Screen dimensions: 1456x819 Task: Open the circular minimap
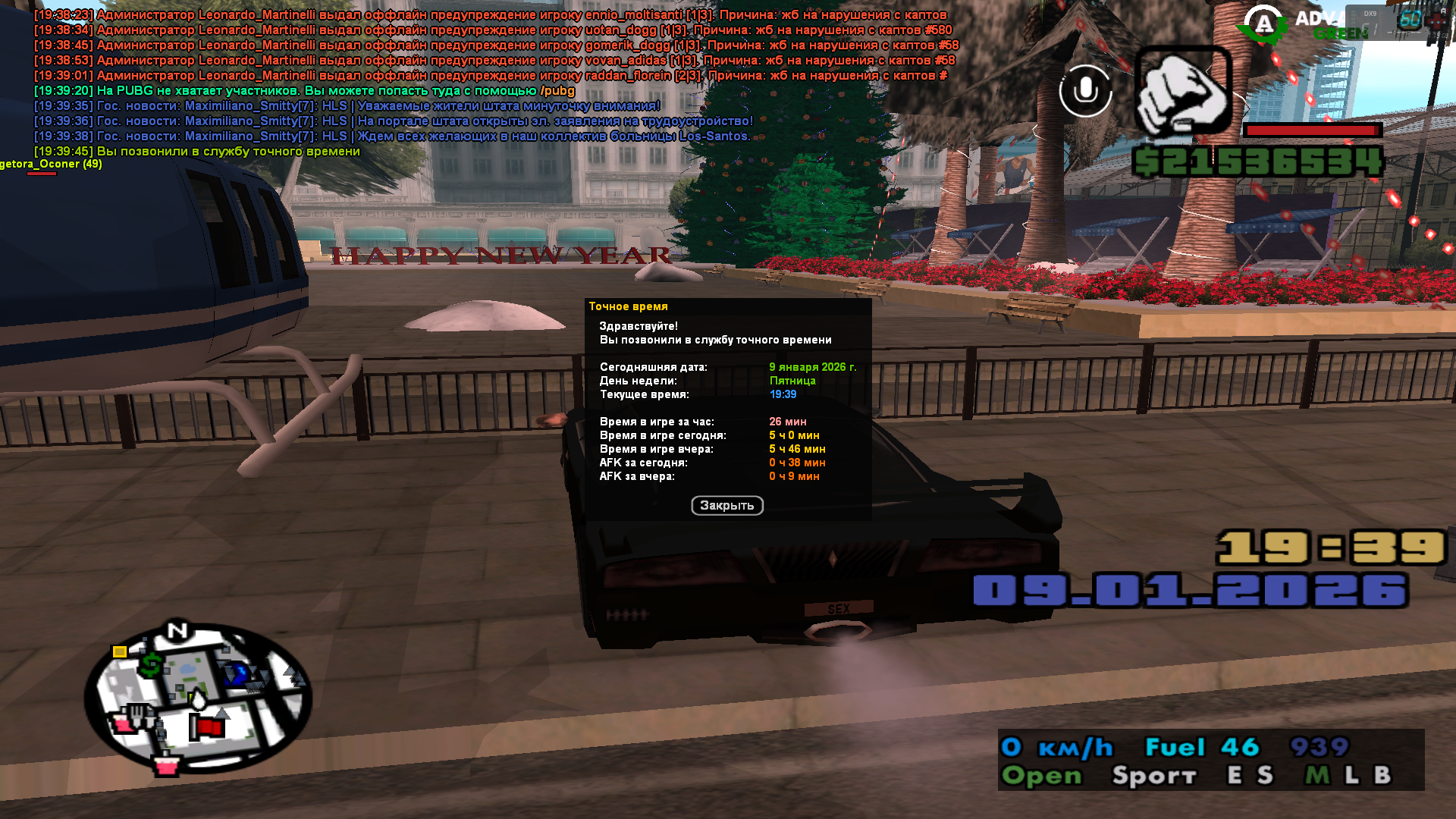[x=199, y=698]
